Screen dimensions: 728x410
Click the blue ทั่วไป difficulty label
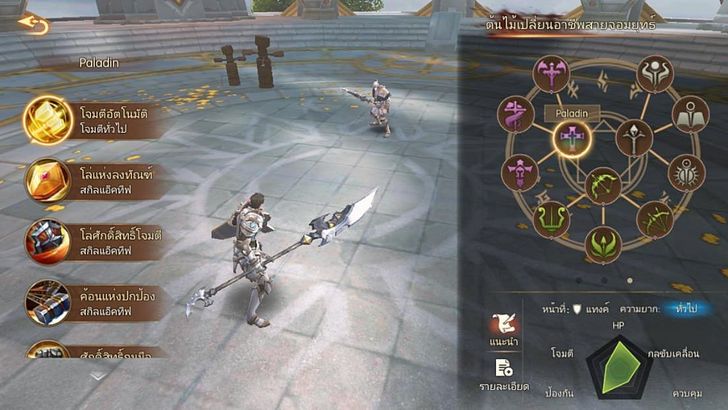685,309
